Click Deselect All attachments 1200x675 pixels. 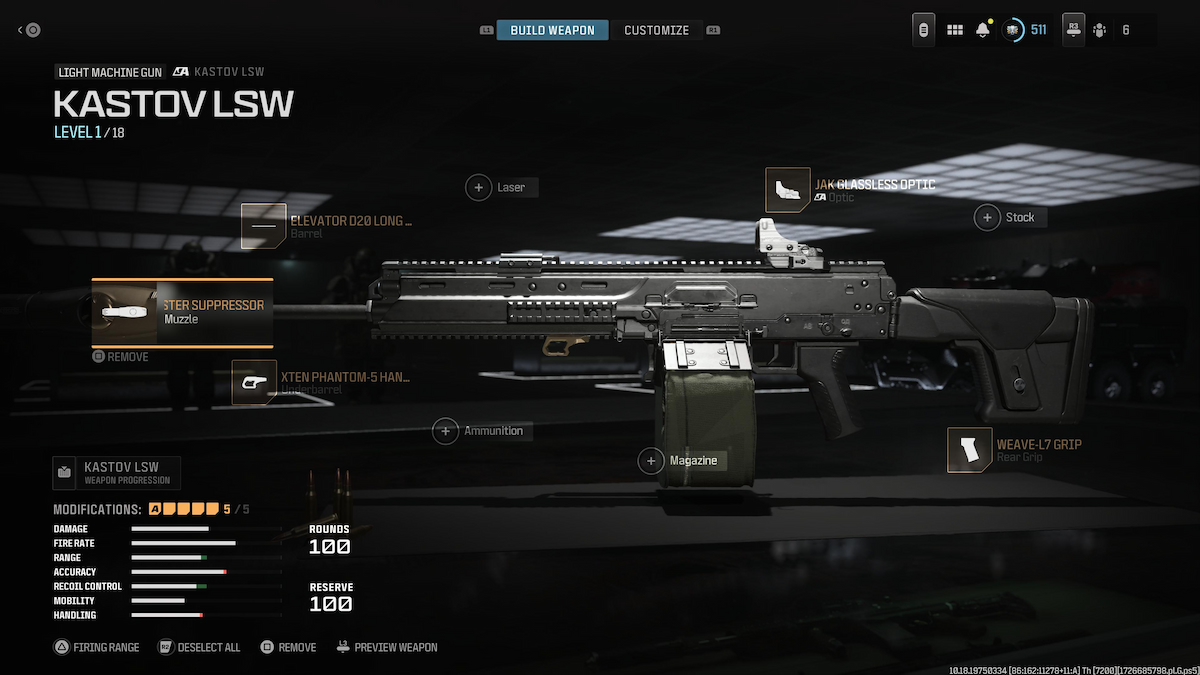[x=199, y=647]
